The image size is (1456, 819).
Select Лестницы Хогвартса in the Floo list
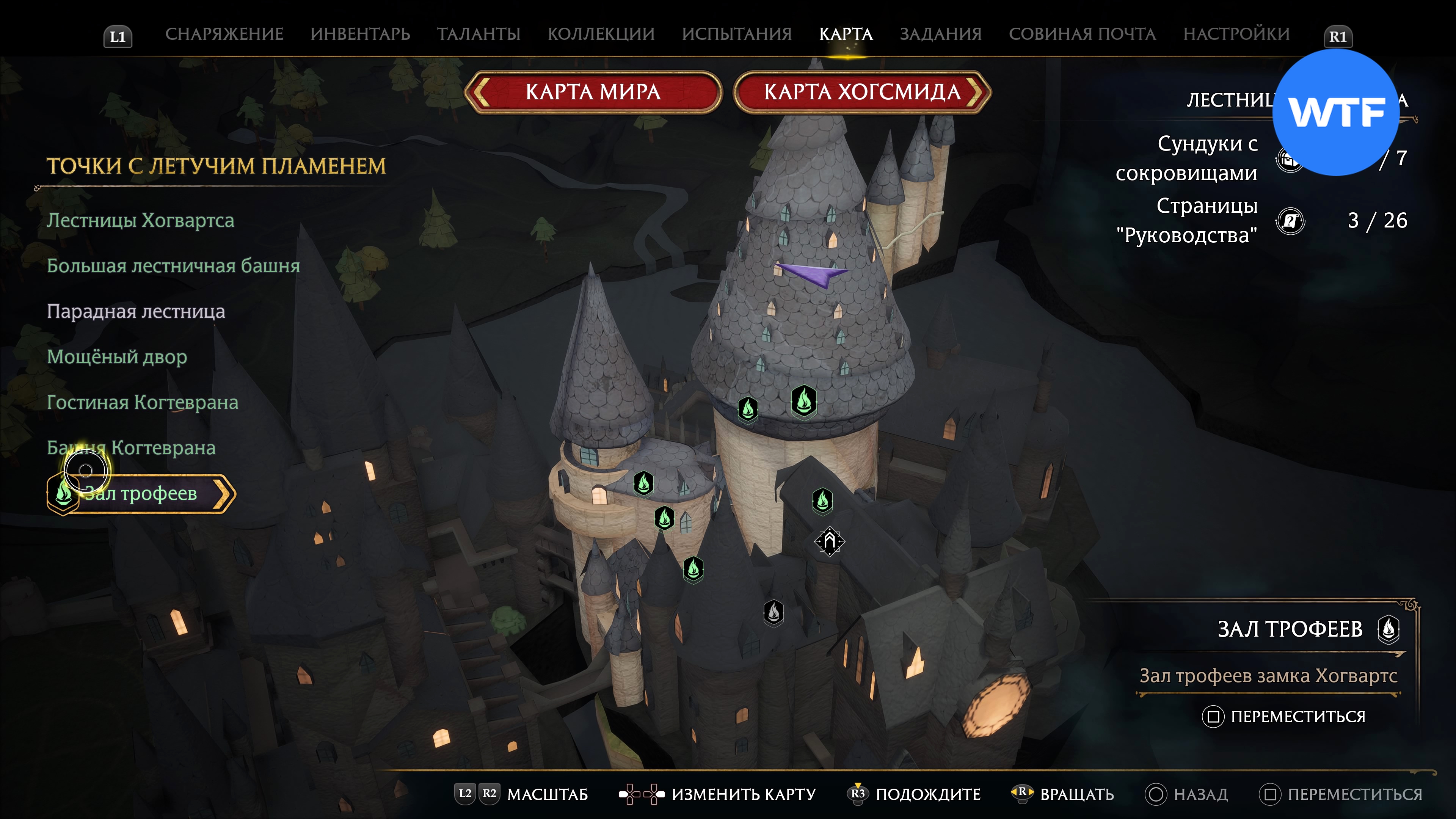pyautogui.click(x=140, y=220)
